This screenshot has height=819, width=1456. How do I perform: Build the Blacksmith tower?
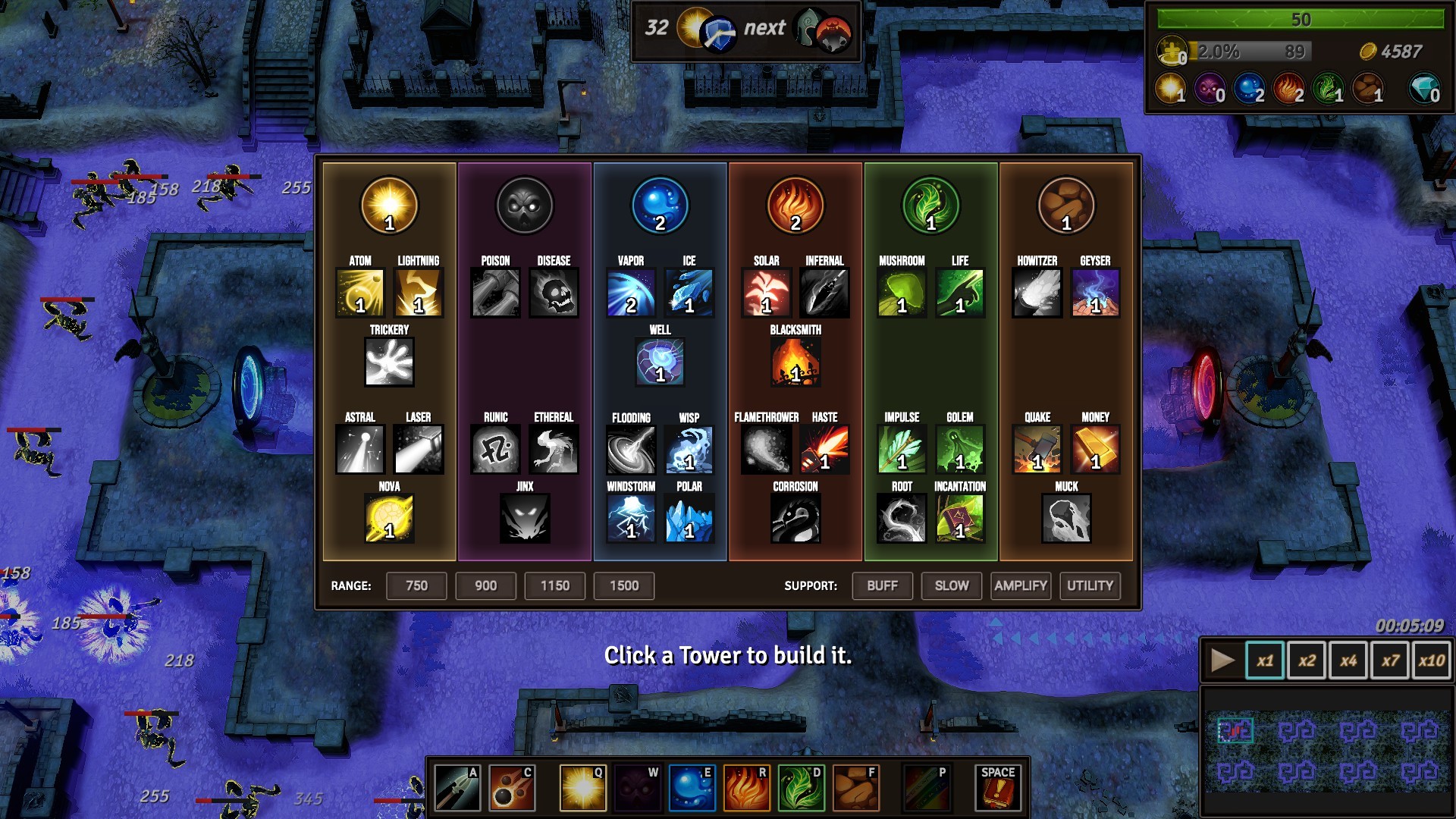pos(795,362)
